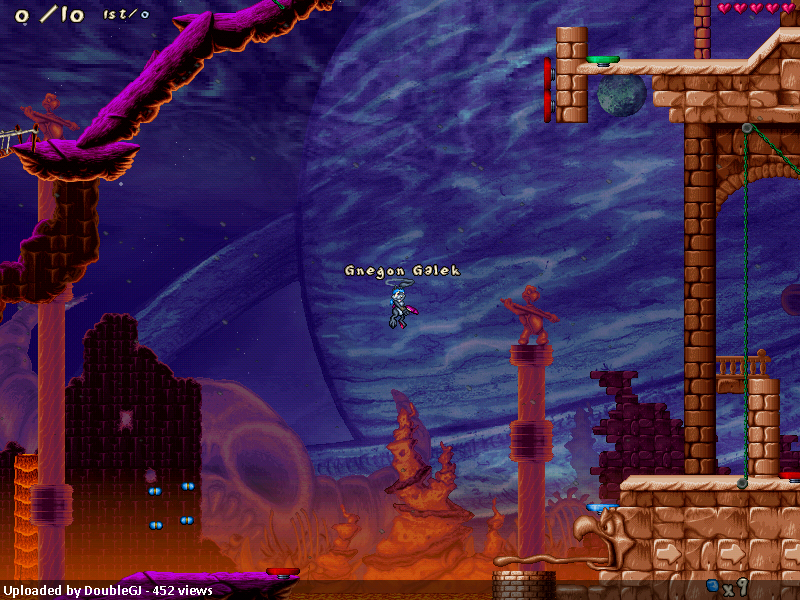The image size is (800, 600).
Task: Select the blue blaster weapon icon
Action: coord(712,585)
